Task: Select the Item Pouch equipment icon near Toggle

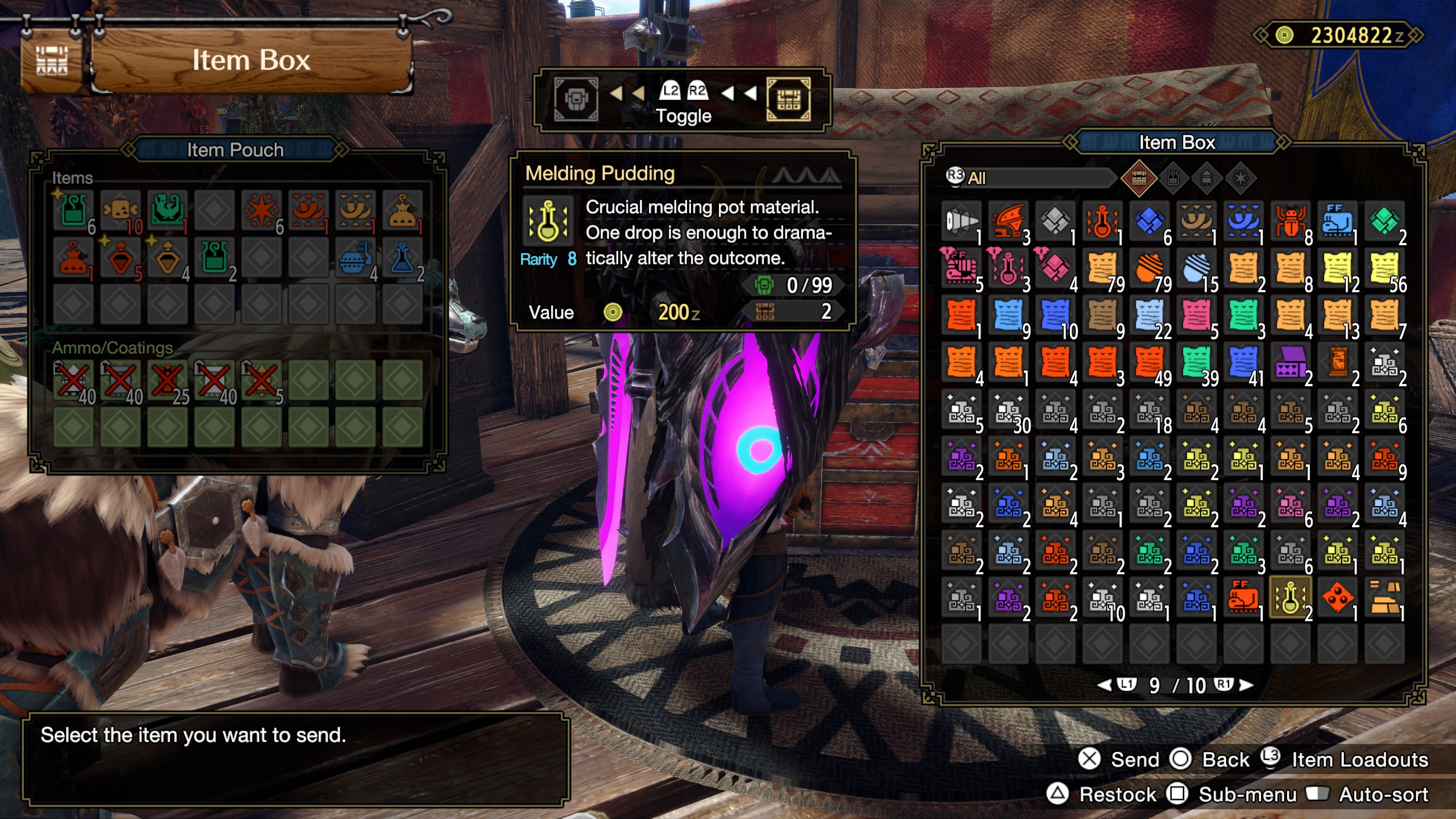Action: coord(577,98)
